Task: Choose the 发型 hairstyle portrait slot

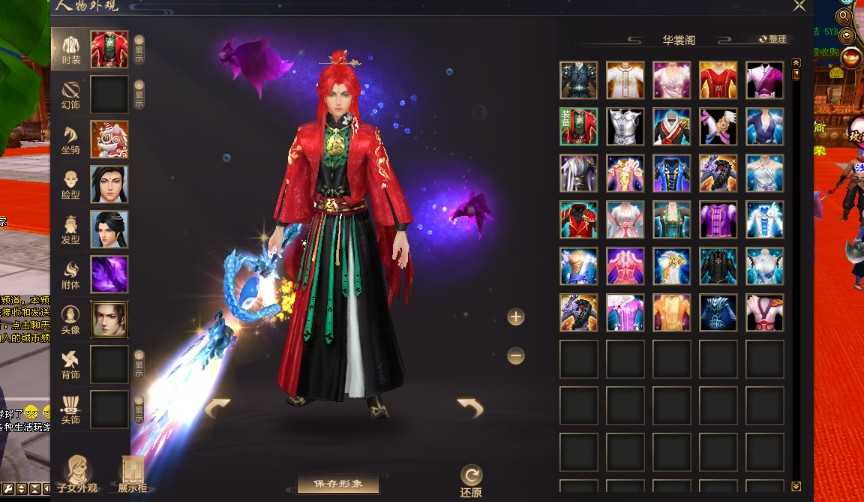Action: point(109,229)
